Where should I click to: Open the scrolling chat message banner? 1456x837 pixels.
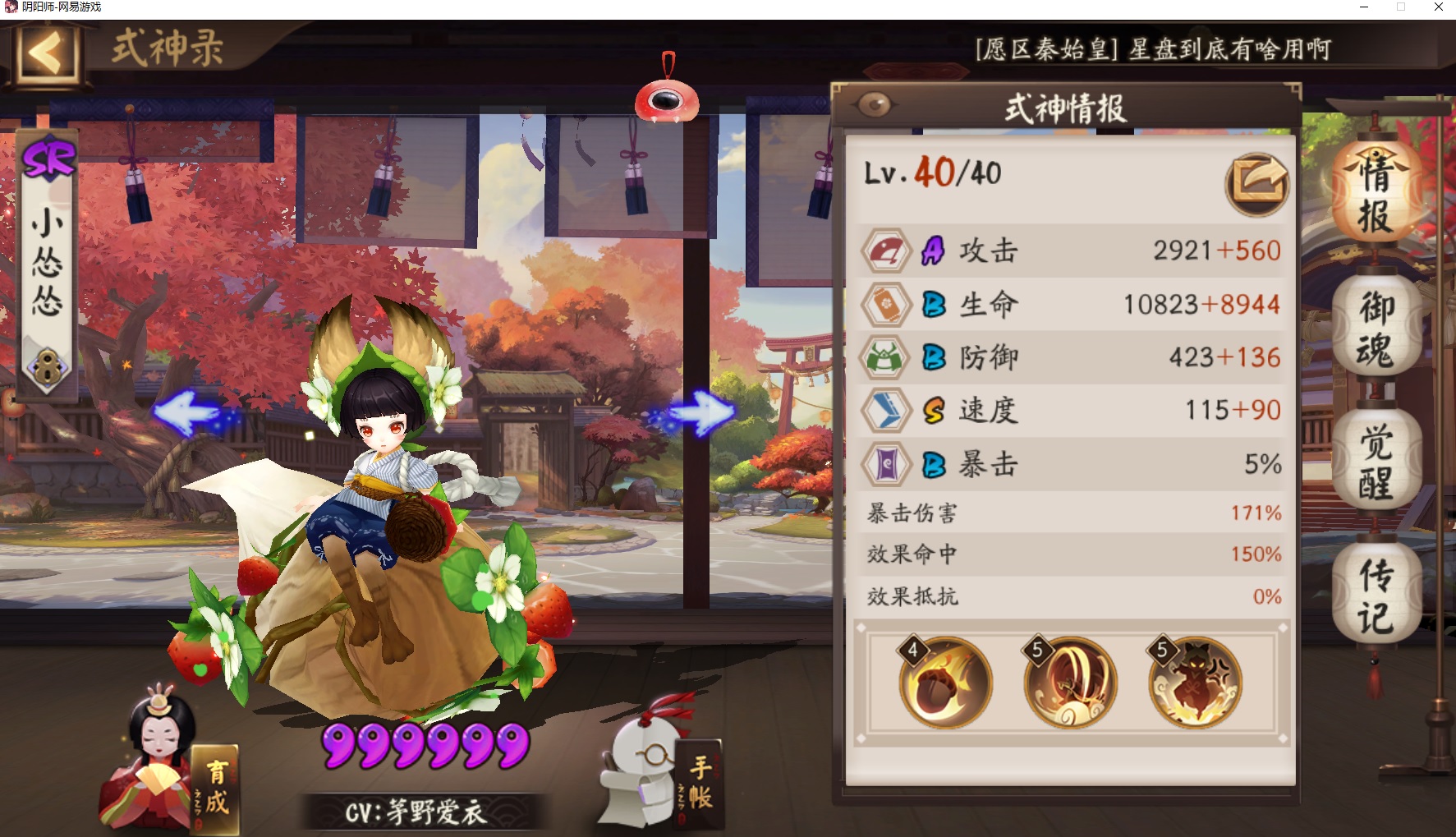click(x=1152, y=49)
